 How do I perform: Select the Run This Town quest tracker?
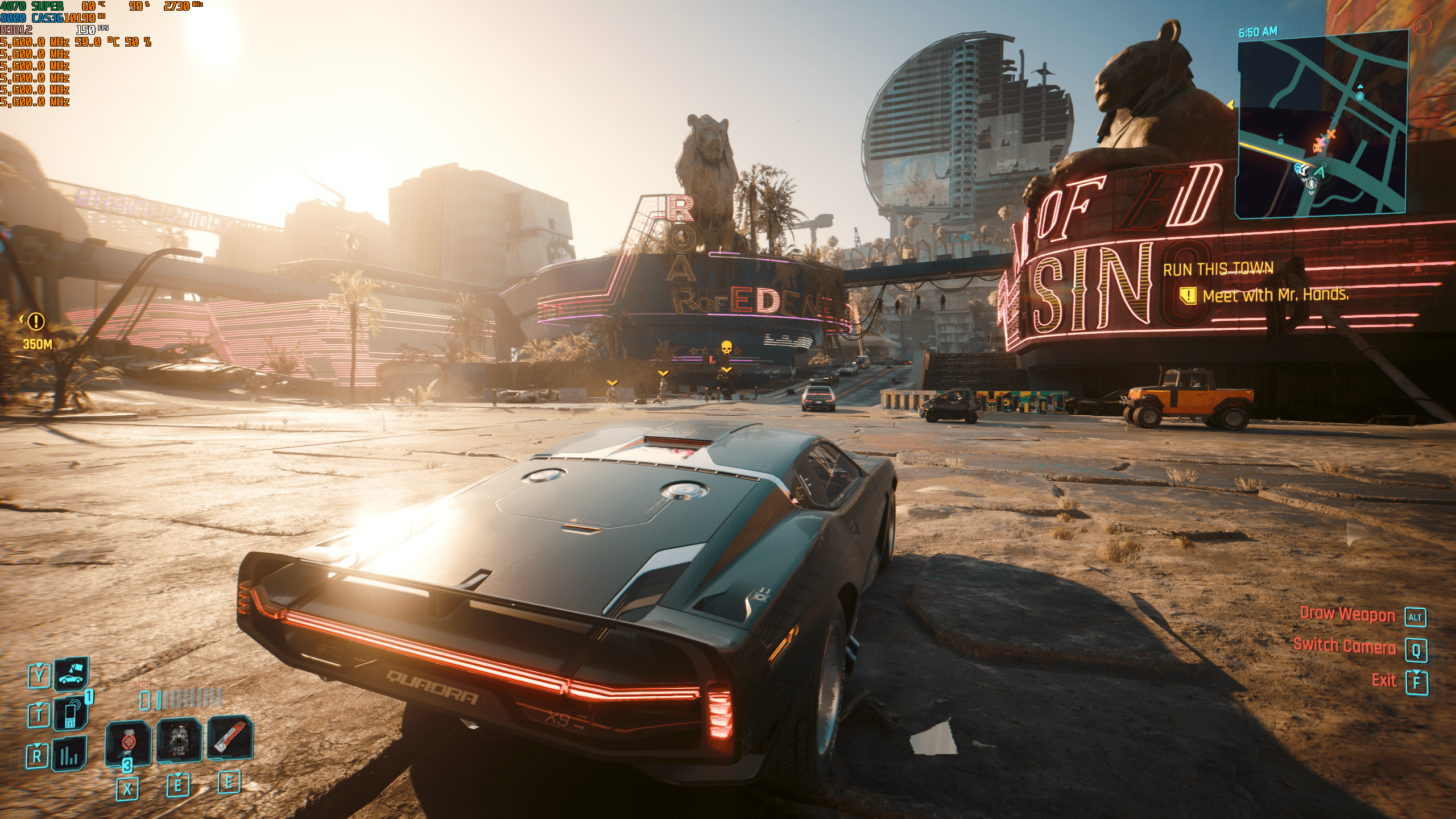(1218, 269)
